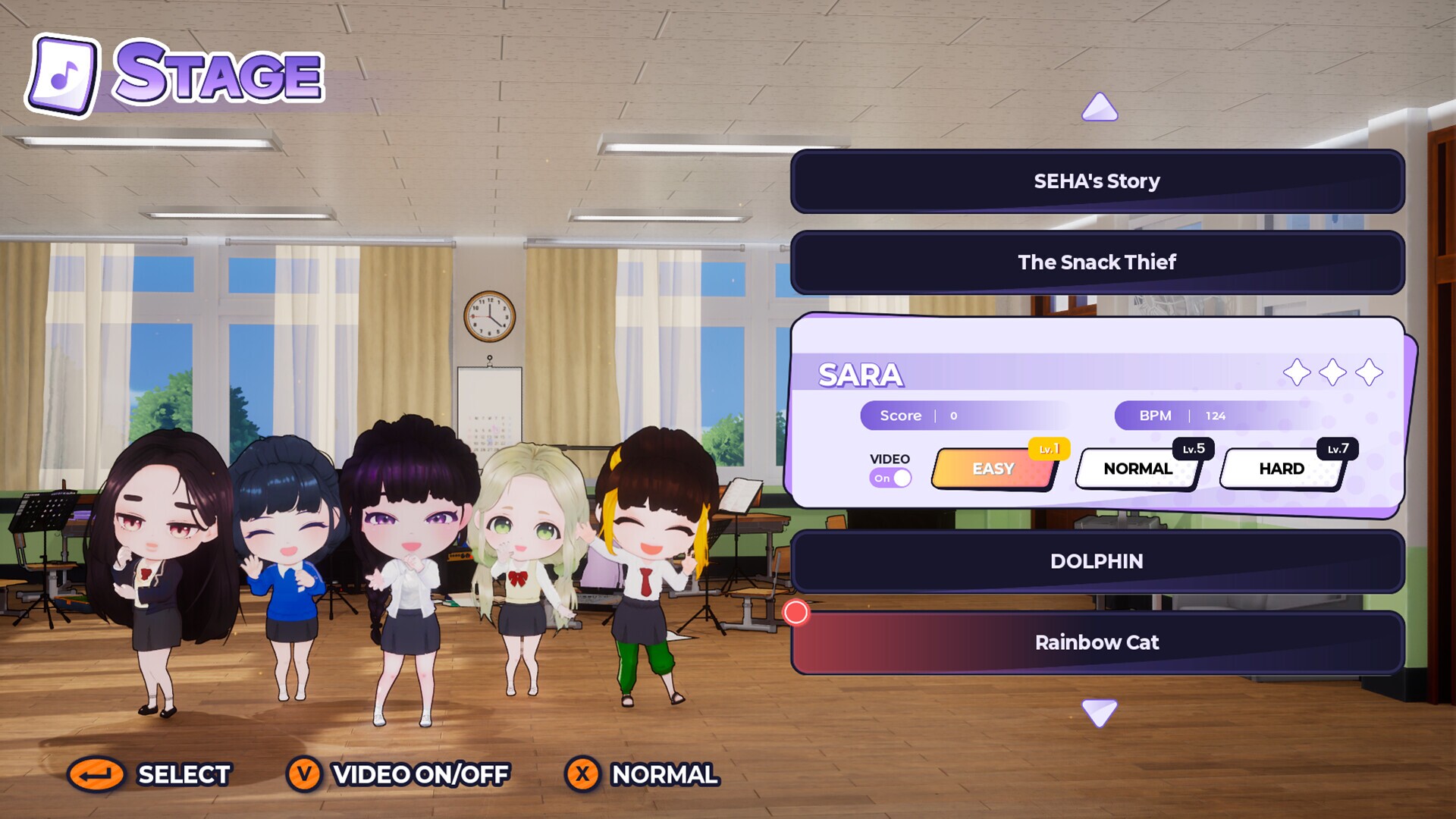Choose the NORMAL Lv.5 difficulty button
1456x819 pixels.
pos(1137,468)
